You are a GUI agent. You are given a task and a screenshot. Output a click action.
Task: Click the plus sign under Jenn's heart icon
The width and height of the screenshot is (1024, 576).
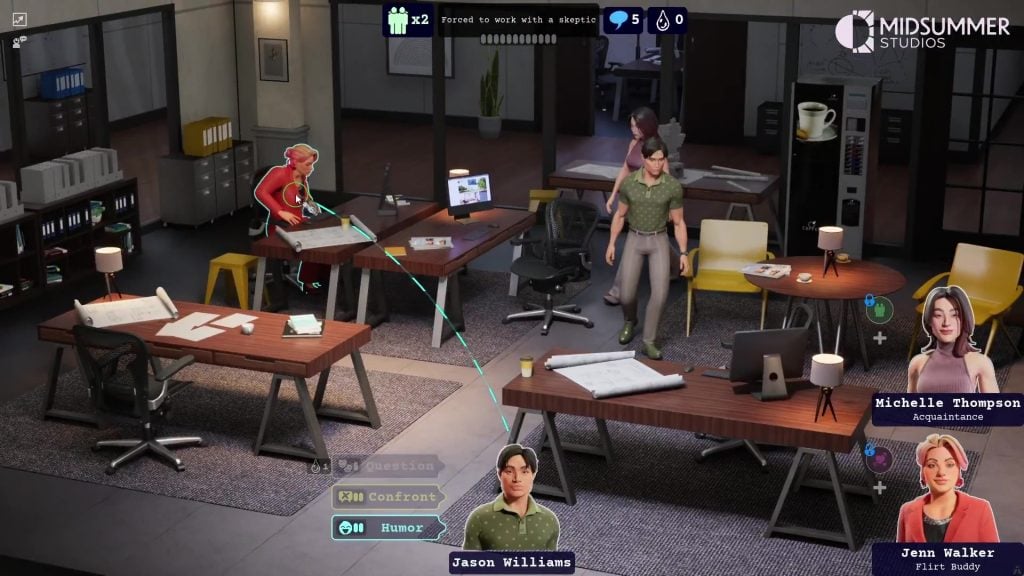coord(880,488)
